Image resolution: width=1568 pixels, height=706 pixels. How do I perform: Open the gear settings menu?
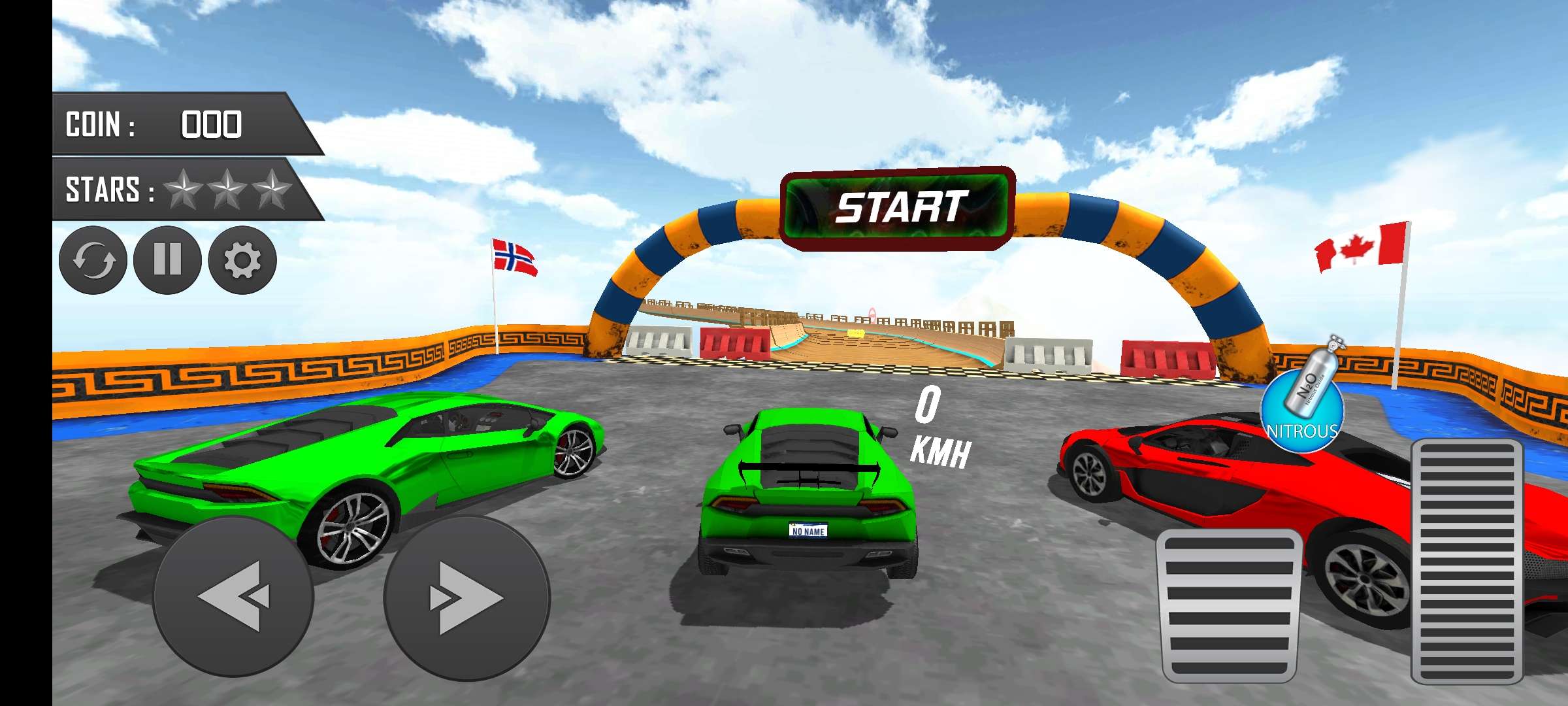coord(242,260)
